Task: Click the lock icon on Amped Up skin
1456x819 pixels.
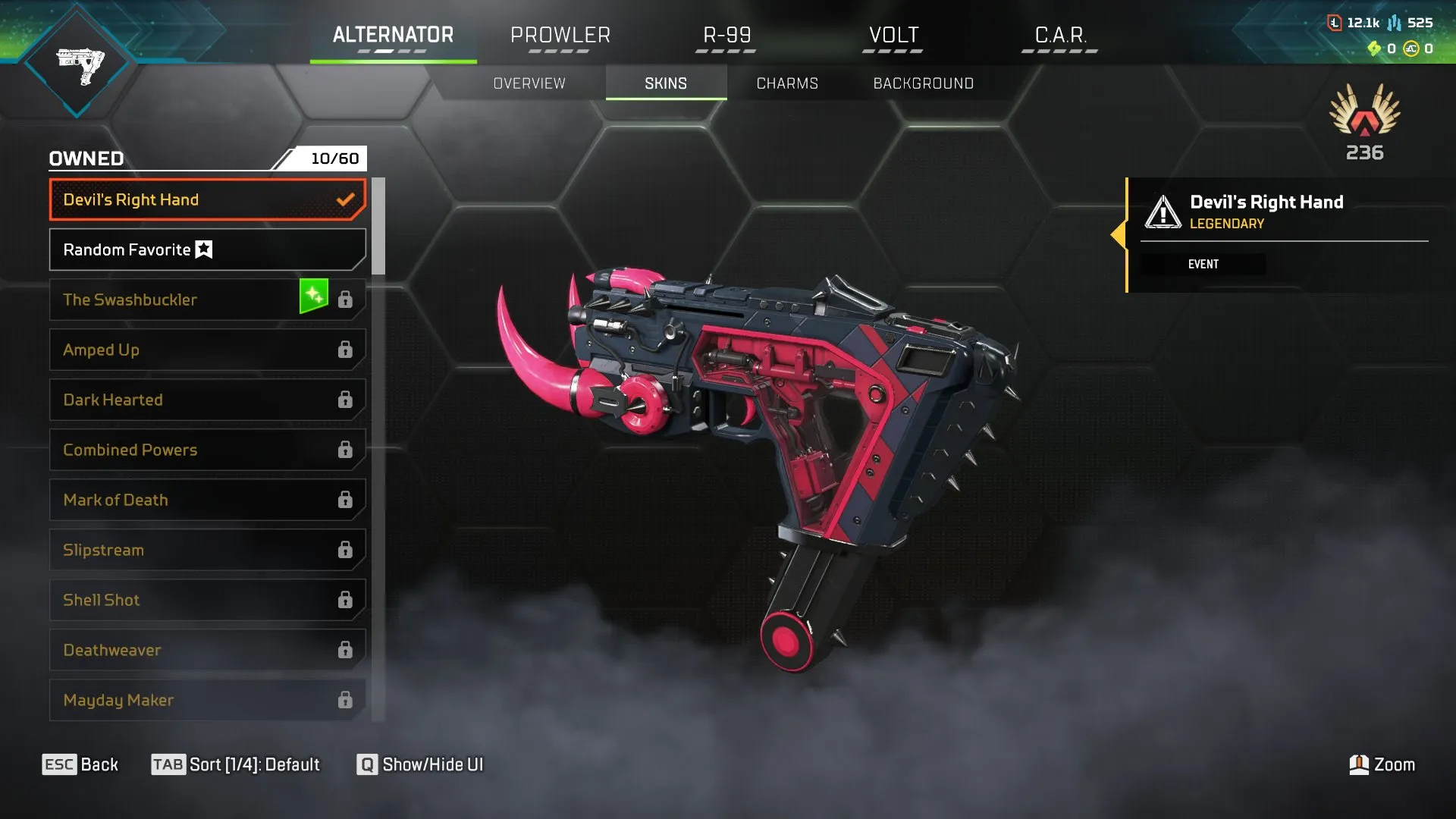Action: (346, 350)
